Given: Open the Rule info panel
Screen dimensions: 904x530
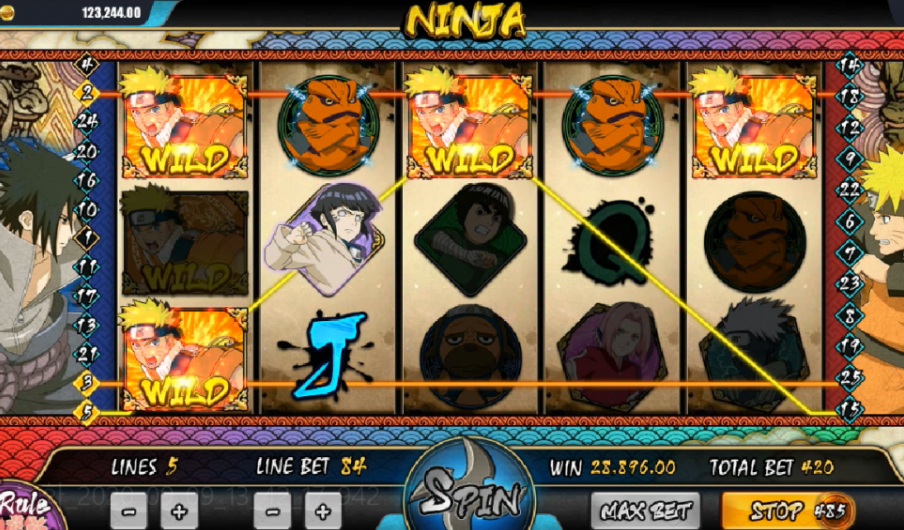Looking at the screenshot, I should coord(27,507).
